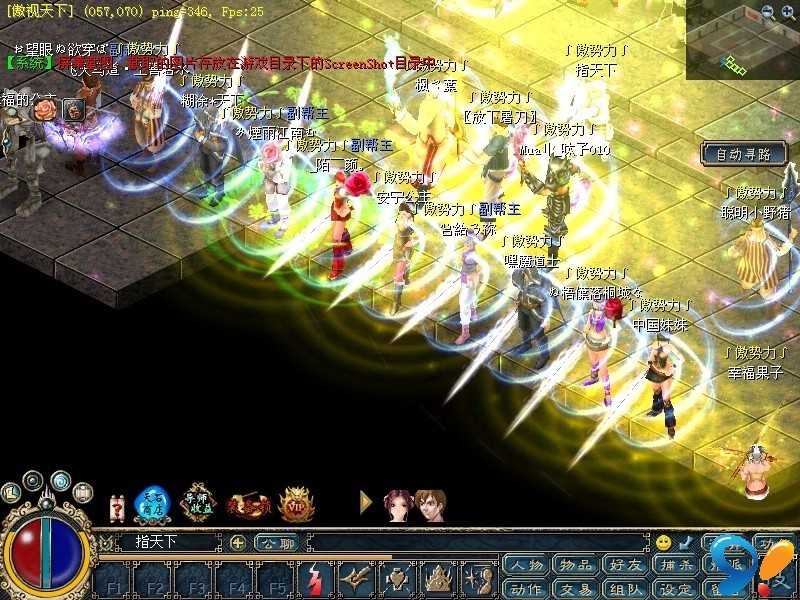Image resolution: width=800 pixels, height=600 pixels.
Task: Open the 人物 character panel
Action: pos(525,566)
